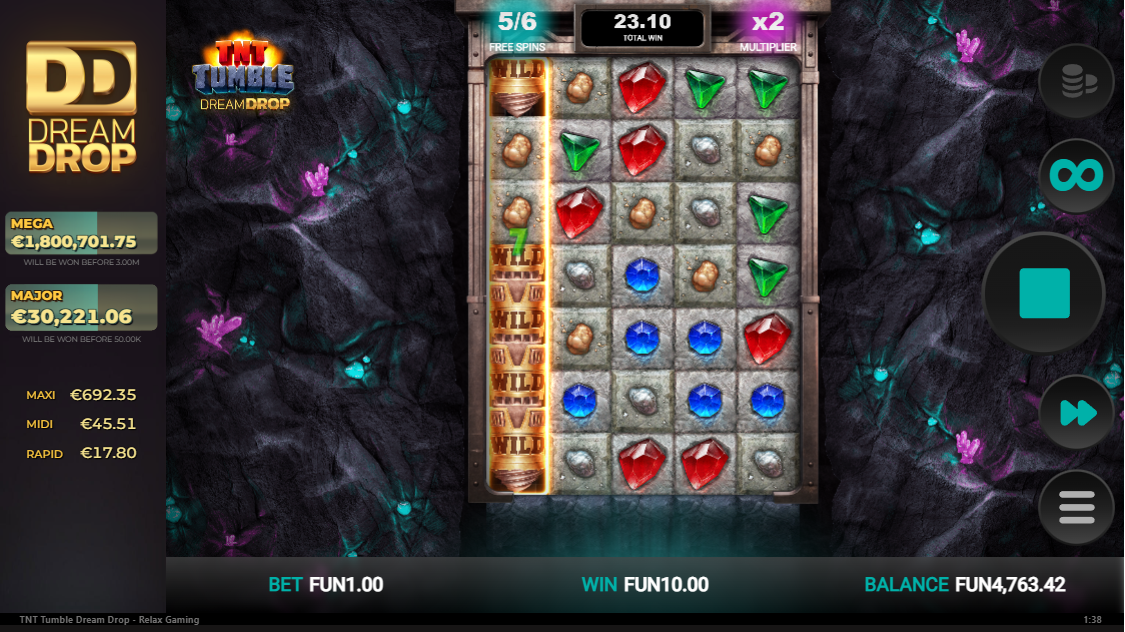The width and height of the screenshot is (1125, 632).
Task: Select the Major jackpot panel
Action: tap(81, 307)
